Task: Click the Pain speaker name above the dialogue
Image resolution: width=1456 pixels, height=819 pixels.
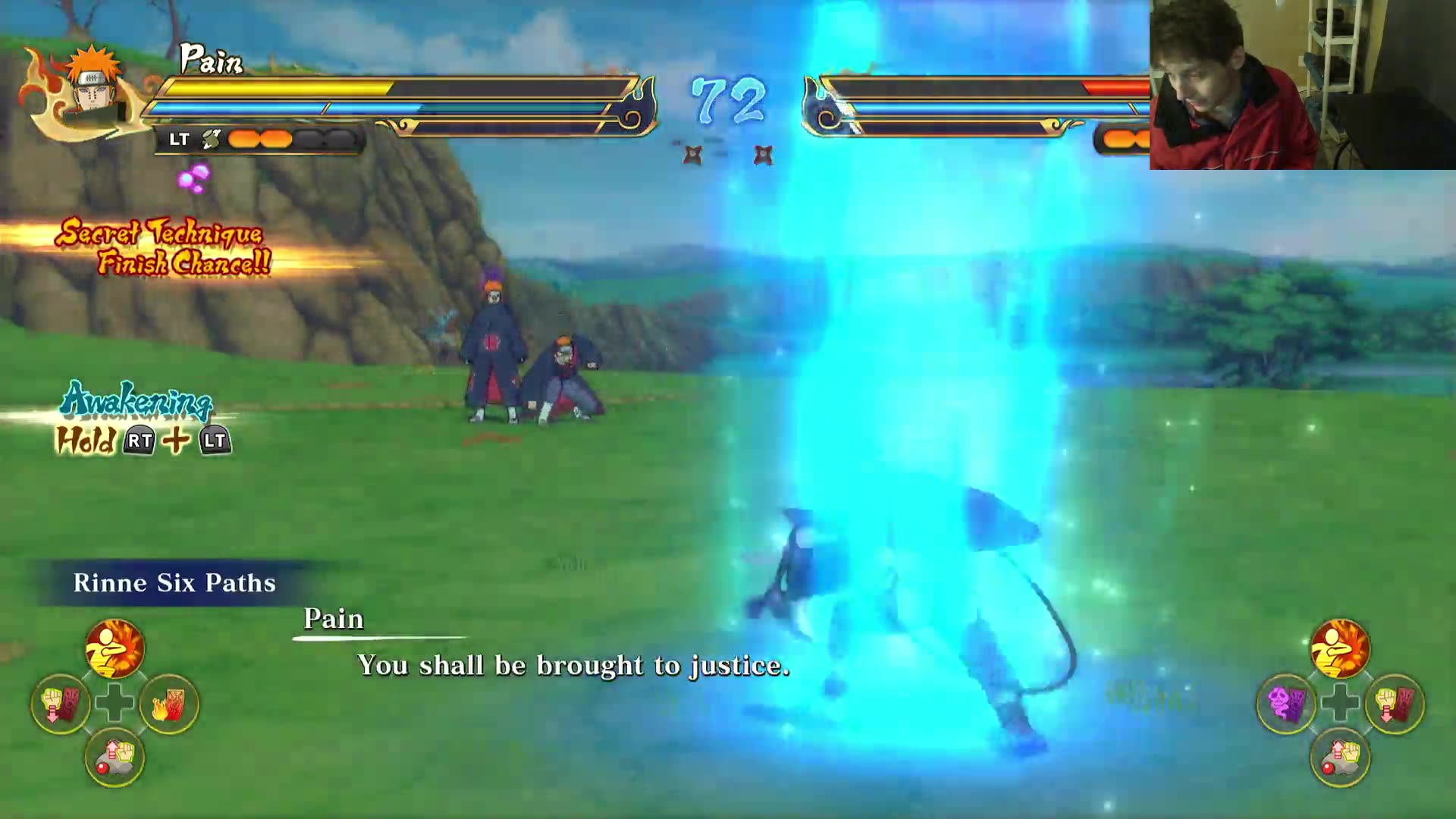Action: 332,620
